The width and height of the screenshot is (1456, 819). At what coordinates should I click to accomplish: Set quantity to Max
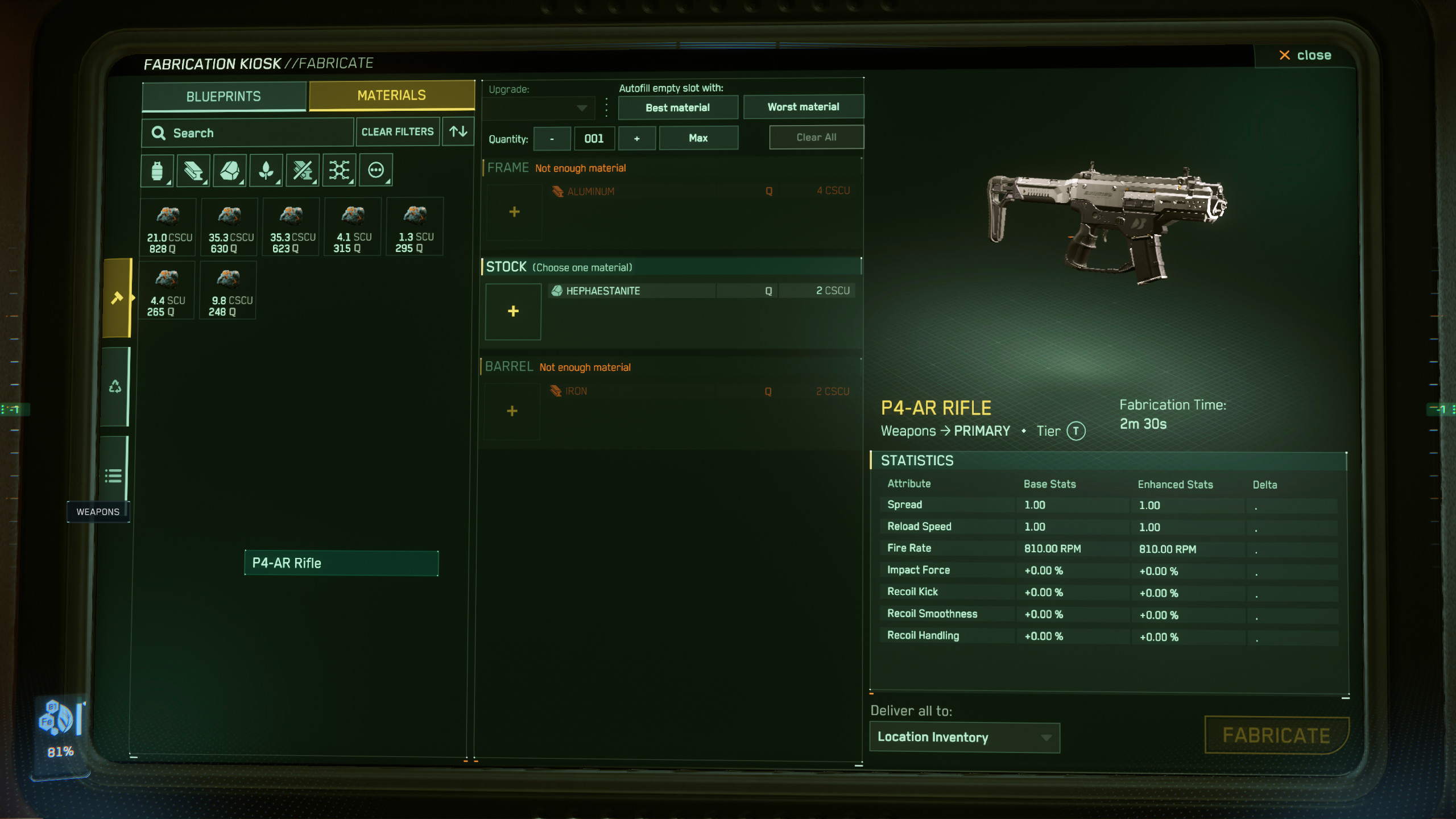(698, 138)
